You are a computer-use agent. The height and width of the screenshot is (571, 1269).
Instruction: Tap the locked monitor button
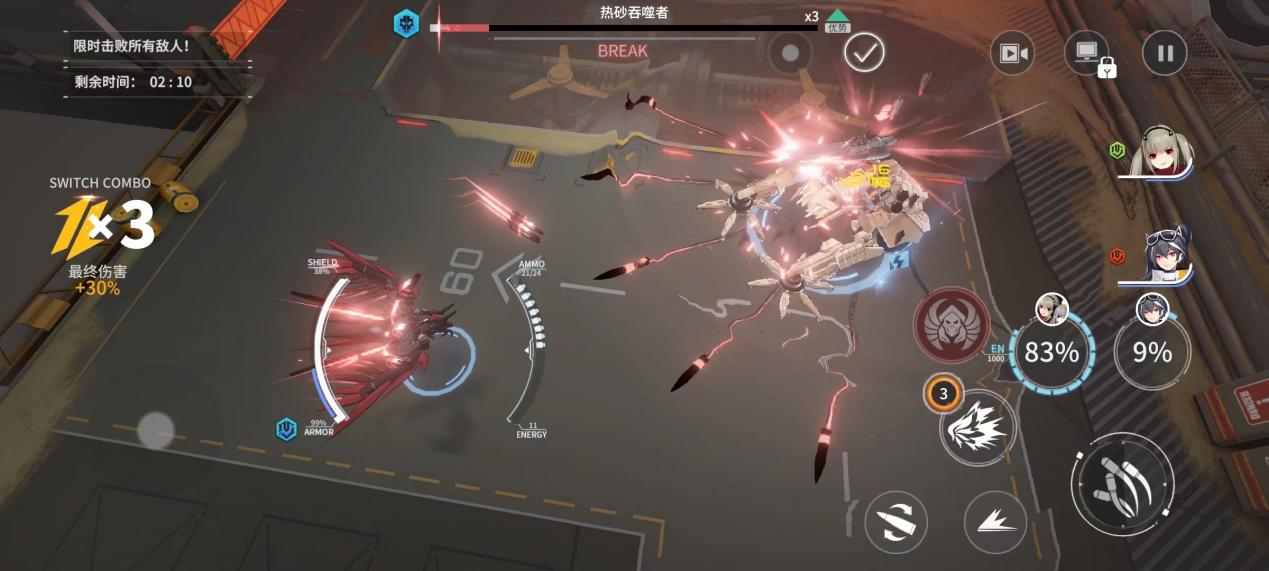(1088, 53)
